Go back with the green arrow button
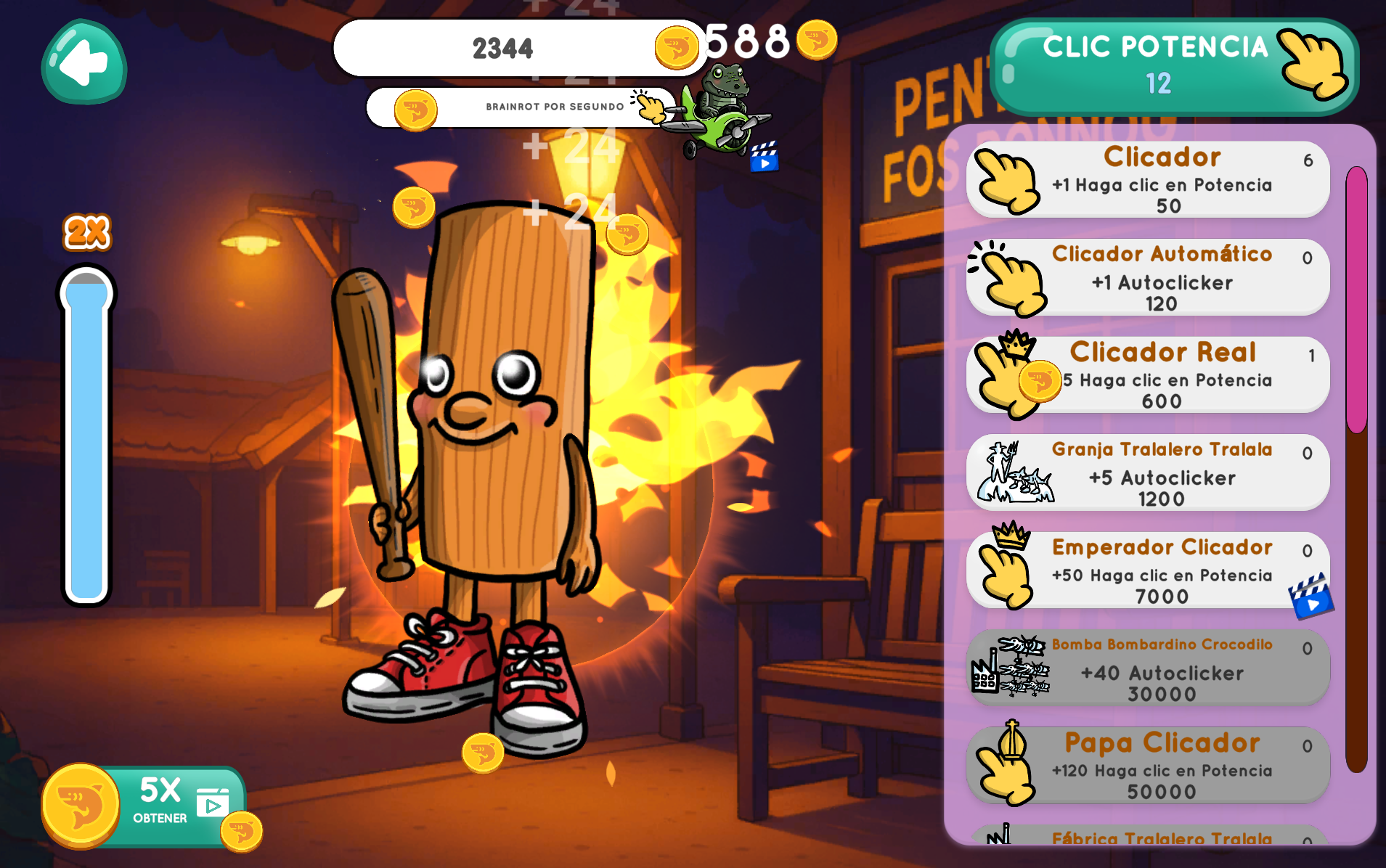The image size is (1386, 868). (84, 62)
